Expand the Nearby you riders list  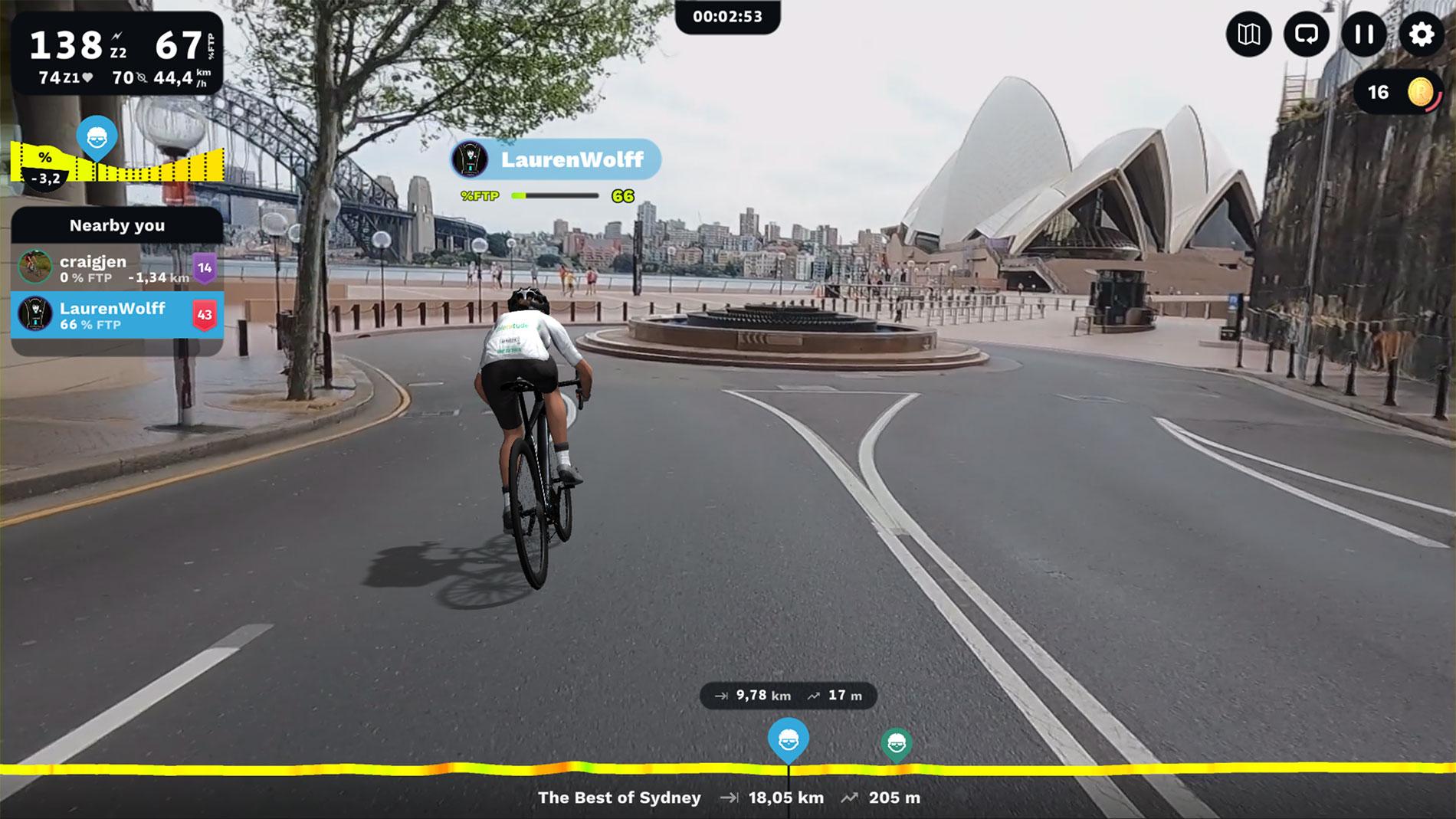(x=118, y=225)
